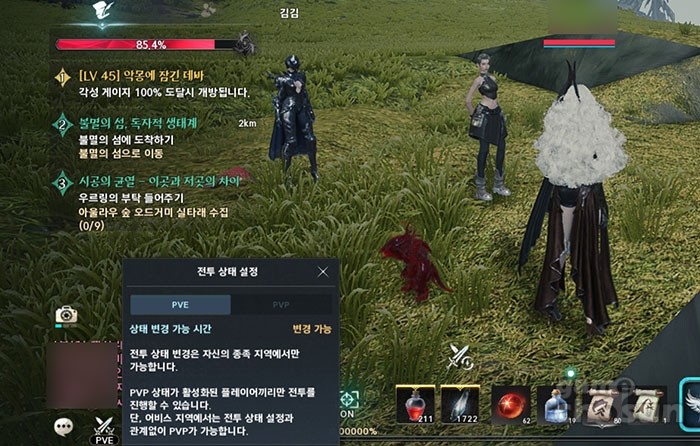
Task: Switch to the PVP combat mode tab
Action: (281, 305)
